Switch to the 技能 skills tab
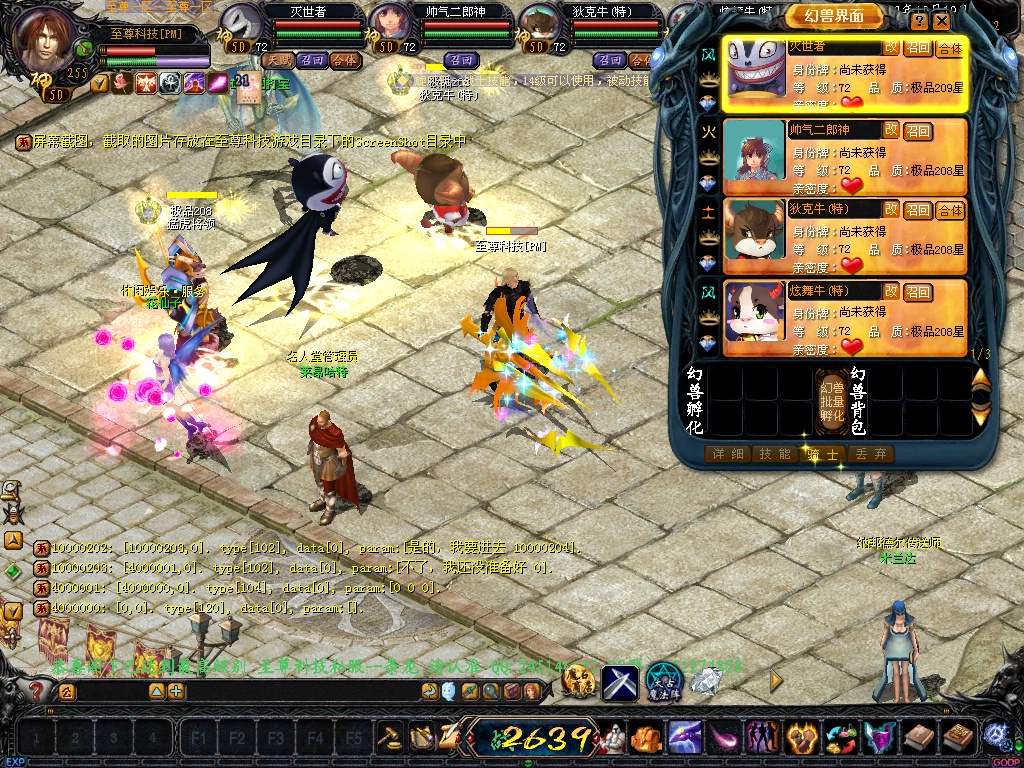This screenshot has width=1024, height=768. coord(776,454)
